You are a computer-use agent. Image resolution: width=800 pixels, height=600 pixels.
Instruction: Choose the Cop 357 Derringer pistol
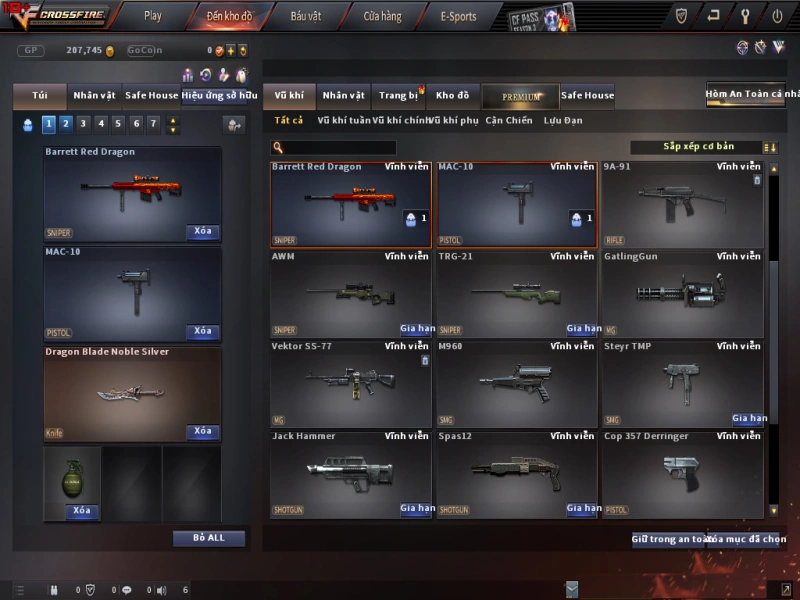point(682,474)
